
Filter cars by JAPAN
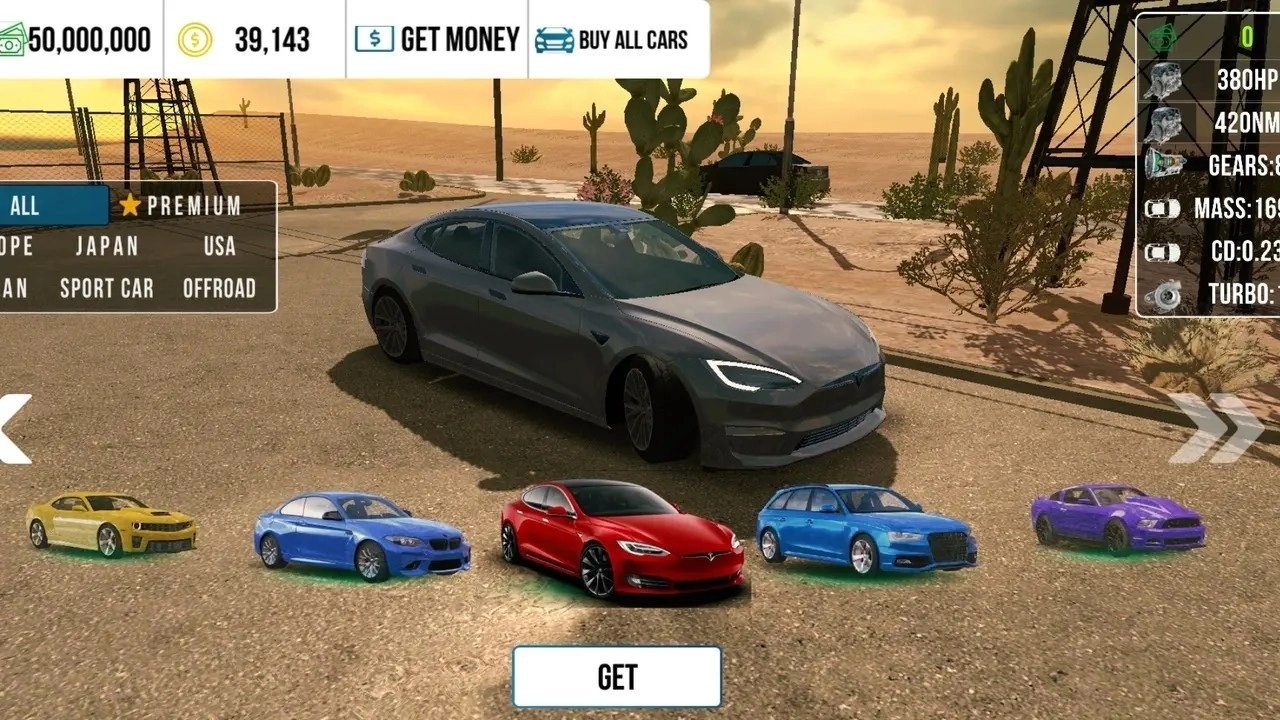[x=107, y=246]
